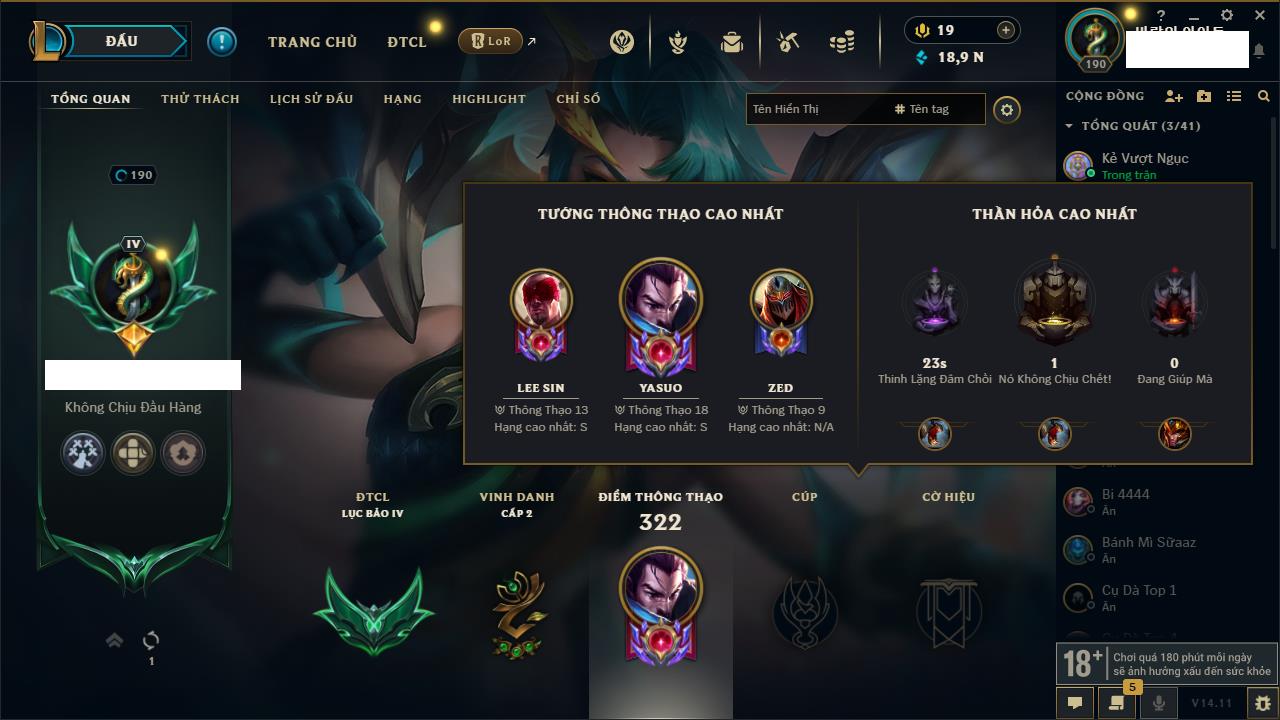Open the client settings gear in the title bar
Image resolution: width=1280 pixels, height=720 pixels.
click(x=1227, y=15)
